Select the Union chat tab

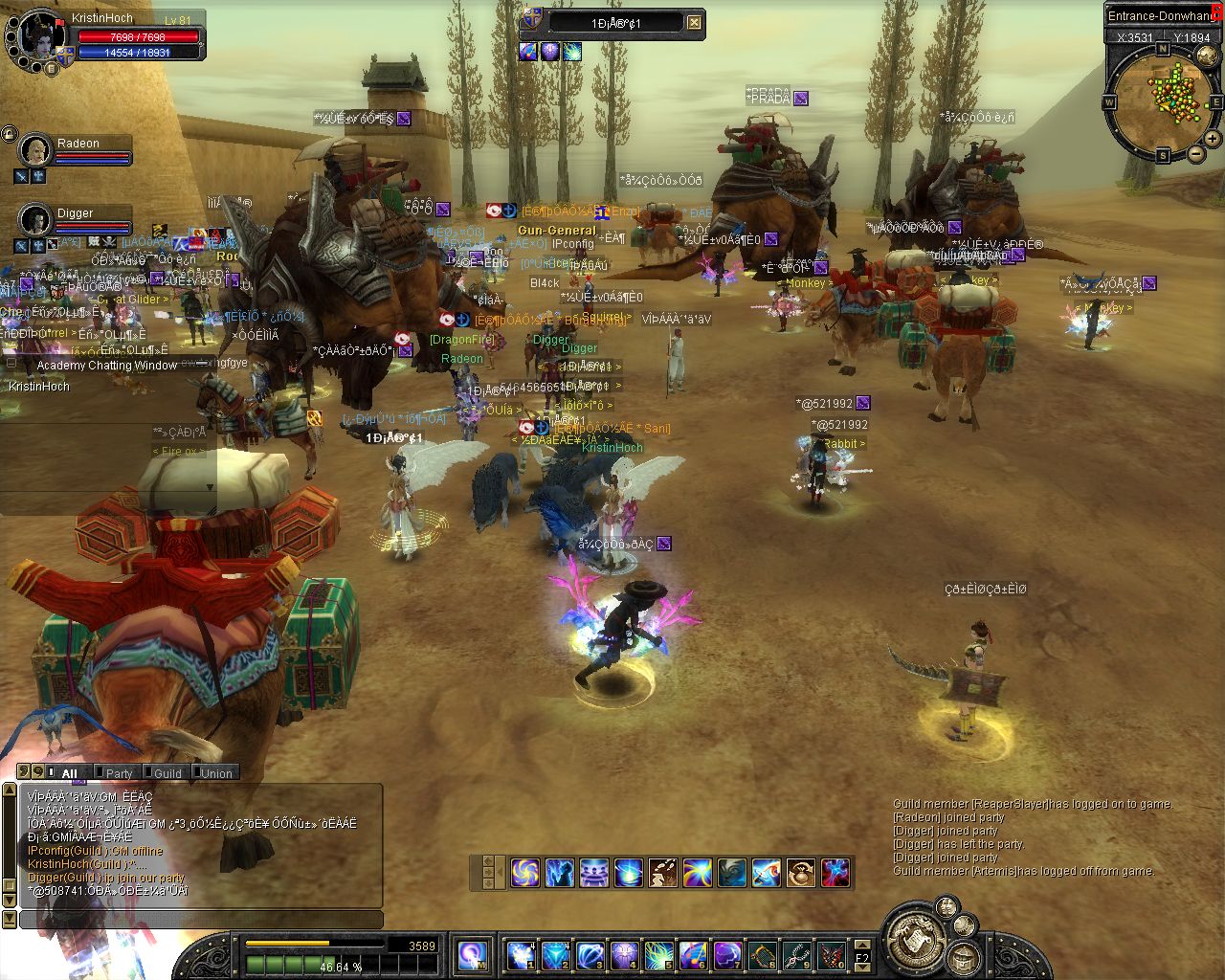(x=216, y=773)
